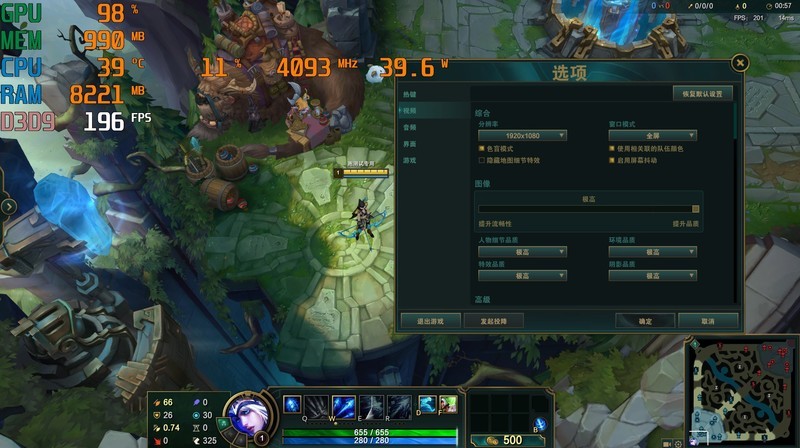Confirm settings with the 确定 button
Screen dimensions: 800x448
coord(645,321)
